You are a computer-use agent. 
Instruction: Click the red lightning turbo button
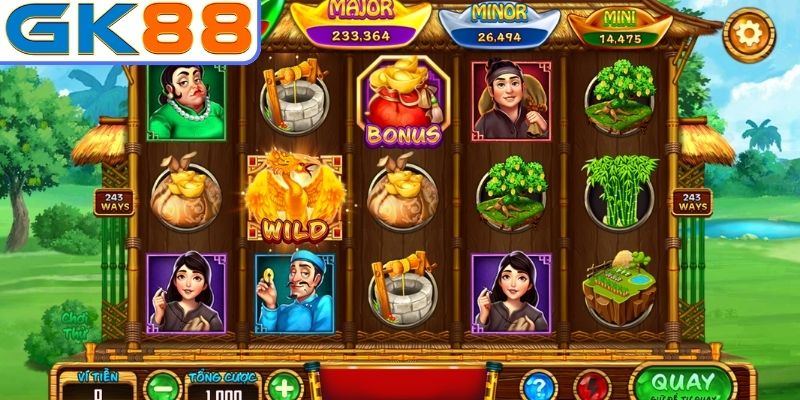click(x=593, y=386)
